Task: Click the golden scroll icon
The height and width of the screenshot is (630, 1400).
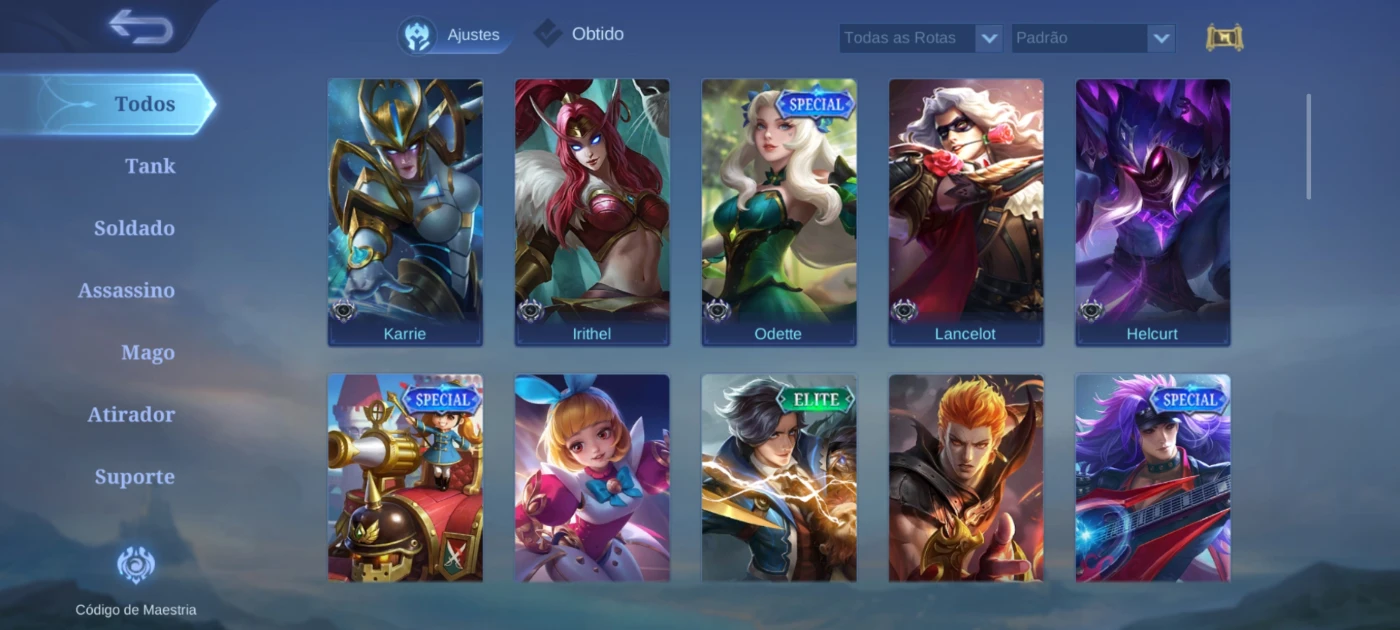Action: pos(1224,38)
